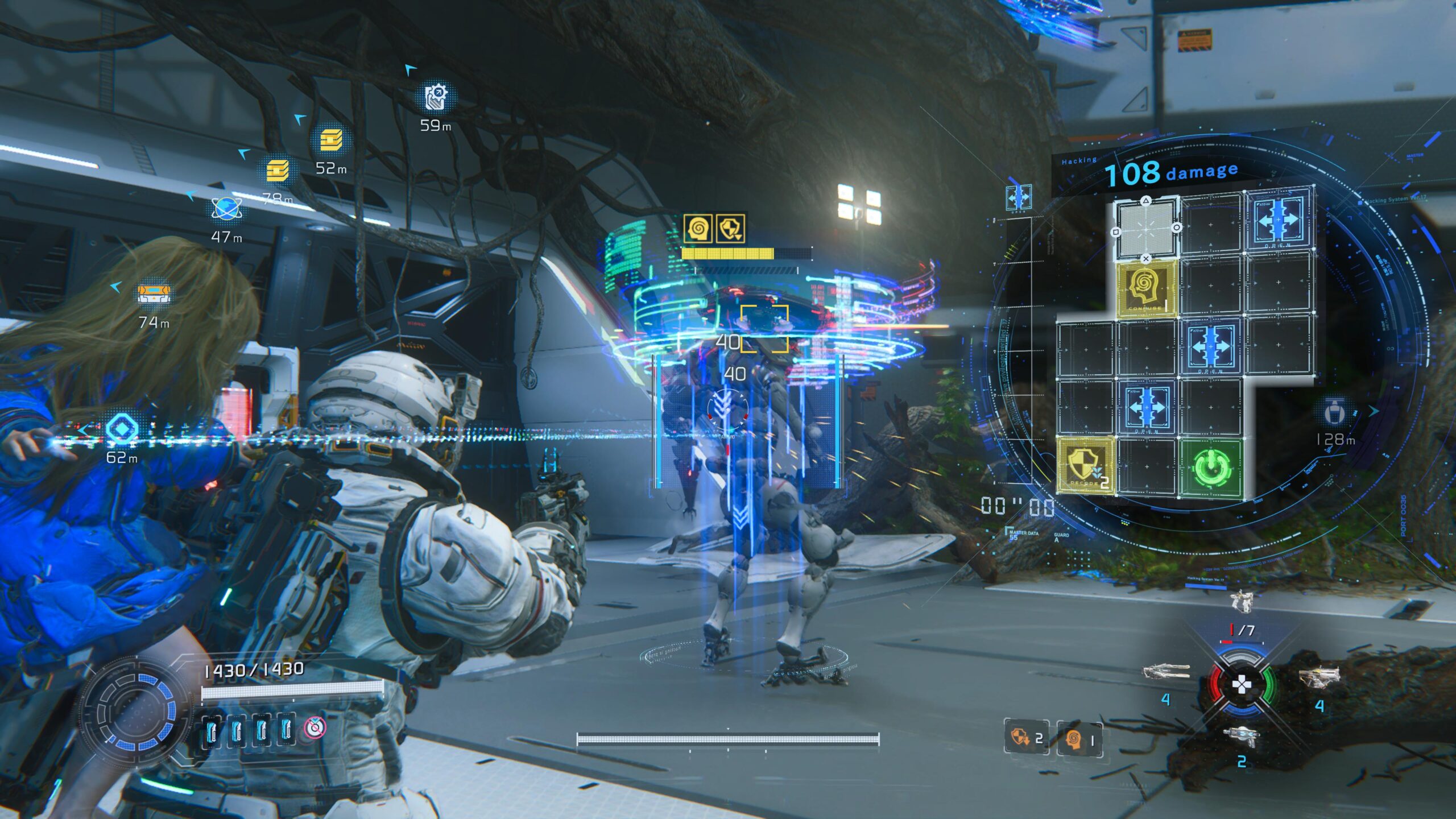1456x819 pixels.
Task: Select the waypoint marker at 128m
Action: pyautogui.click(x=1334, y=412)
